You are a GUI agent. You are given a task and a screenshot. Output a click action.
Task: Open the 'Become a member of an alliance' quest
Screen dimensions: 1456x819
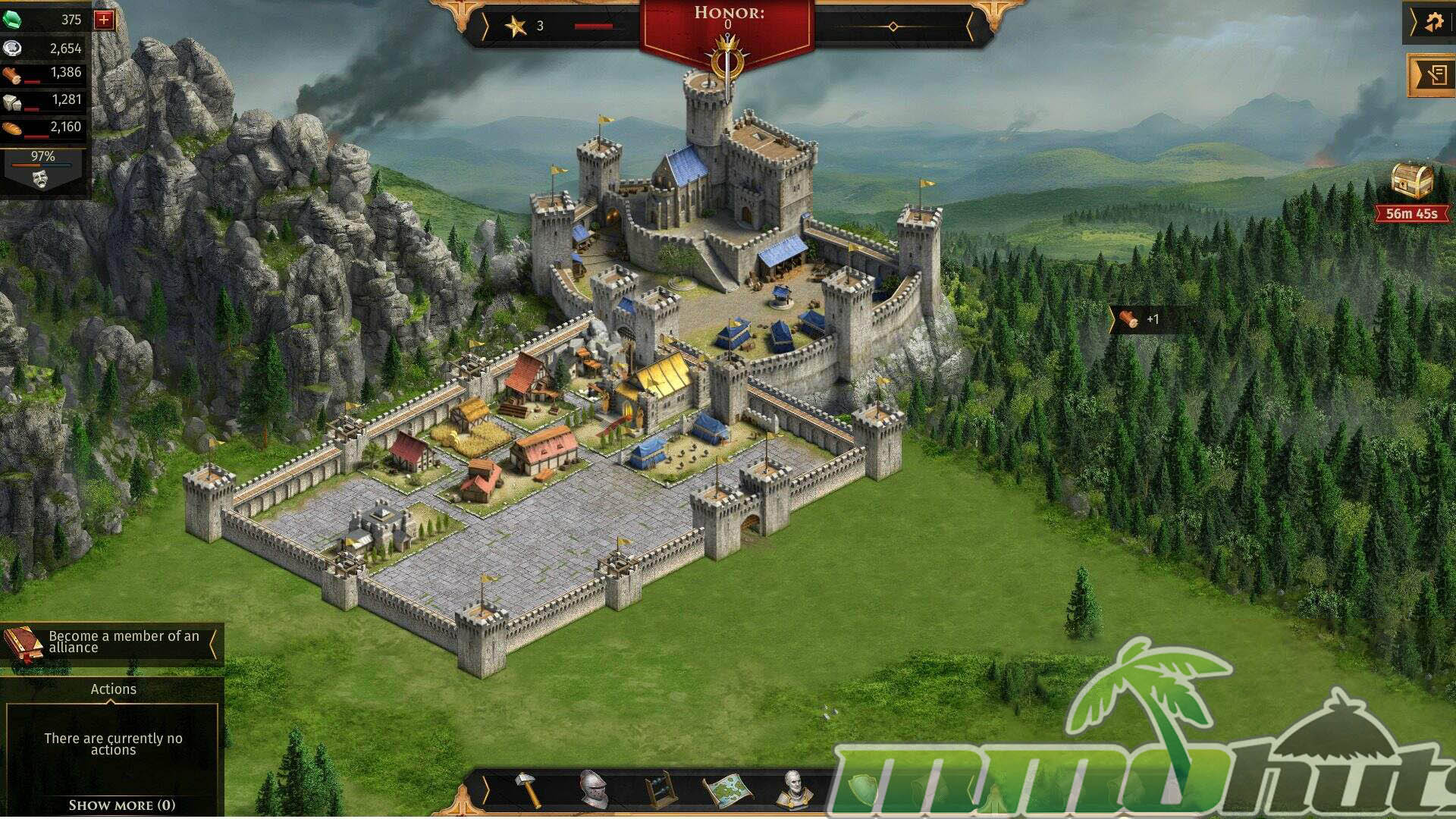pyautogui.click(x=114, y=642)
